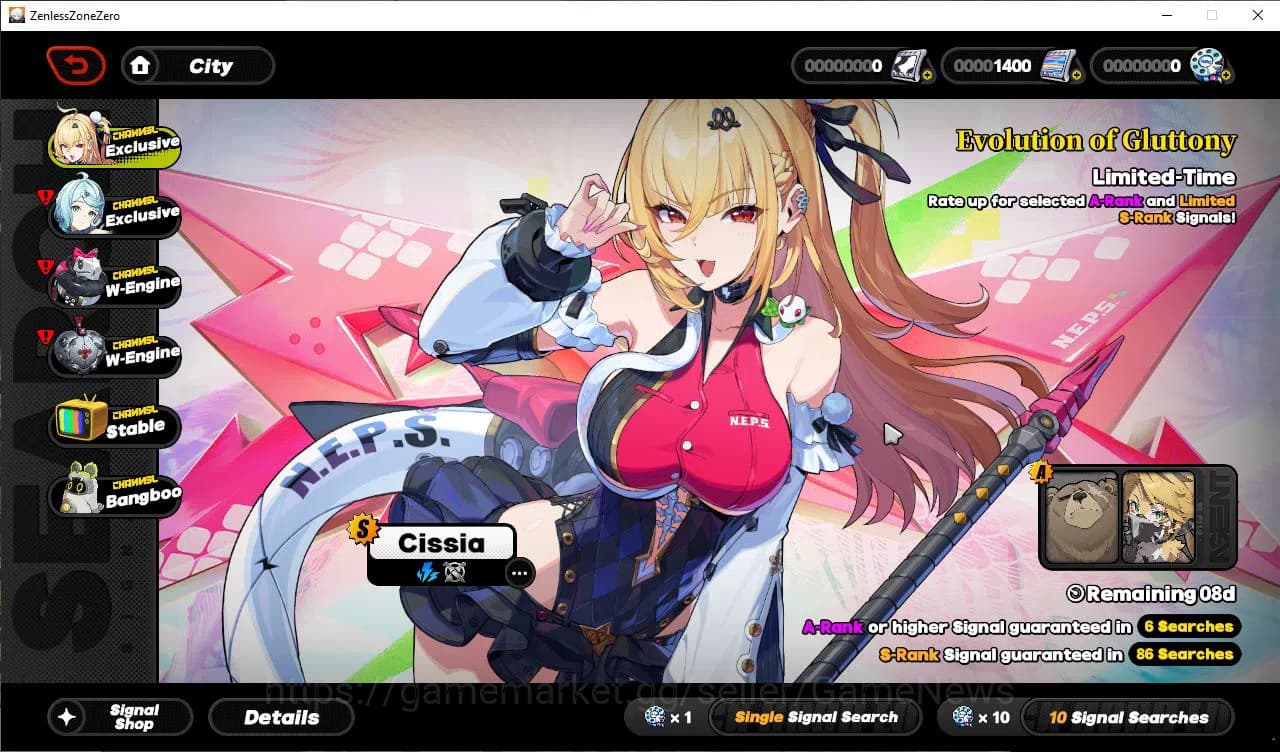Click the bear Bangboo thumbnail
Viewport: 1280px width, 752px height.
pos(1085,517)
